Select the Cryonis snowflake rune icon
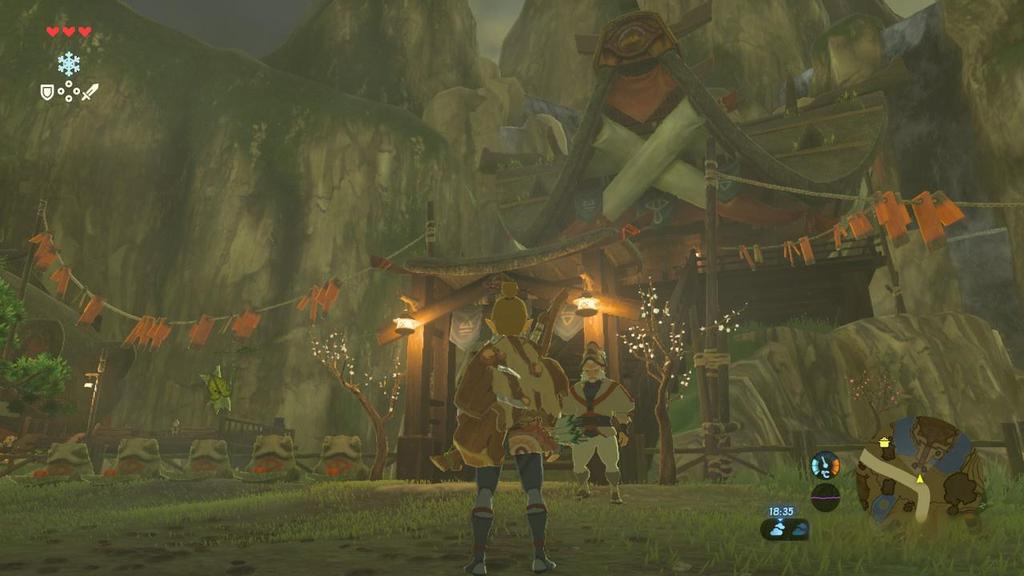Screen dimensions: 1024x576 click(68, 64)
